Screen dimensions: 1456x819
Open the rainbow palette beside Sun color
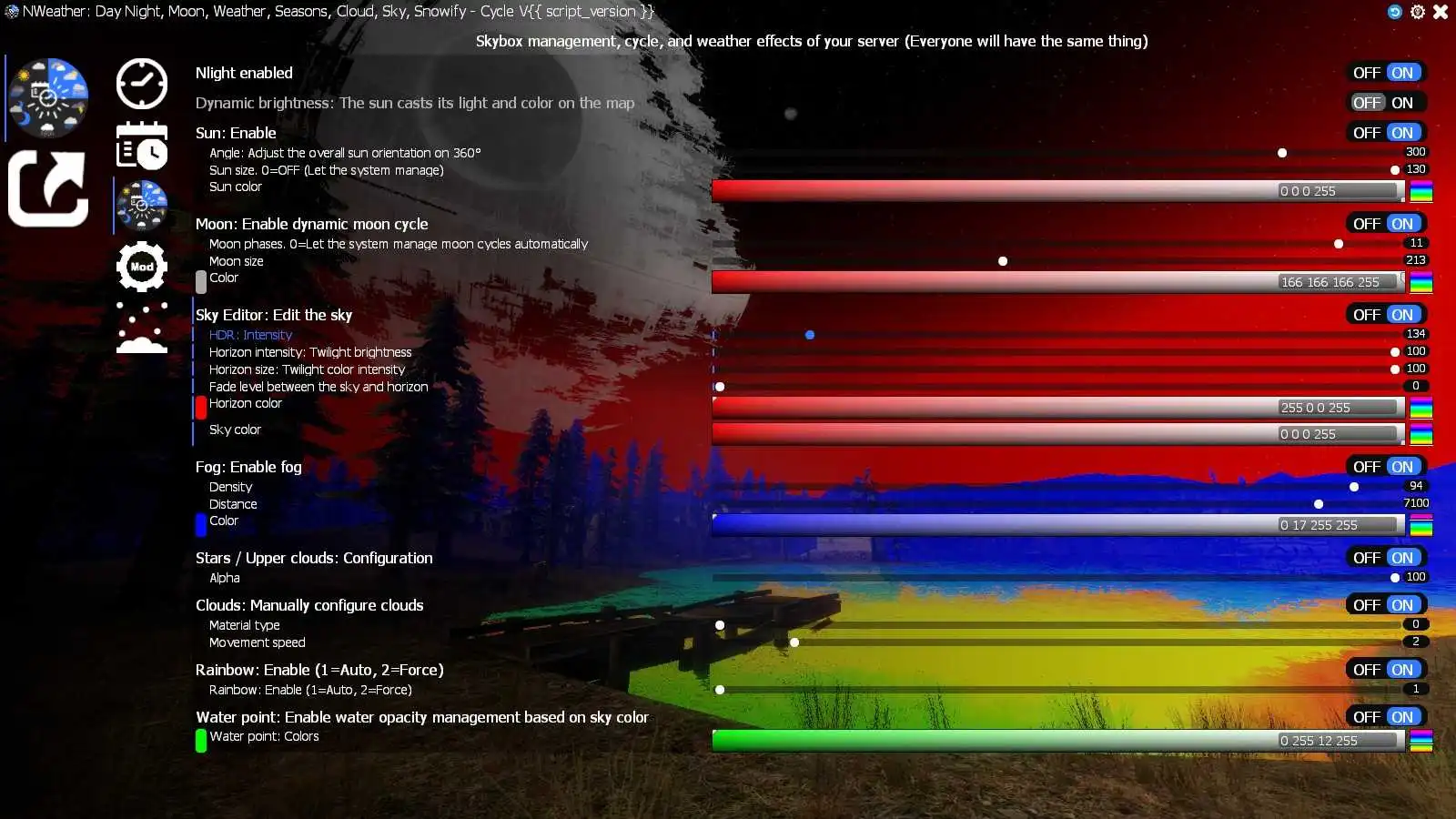[1420, 191]
